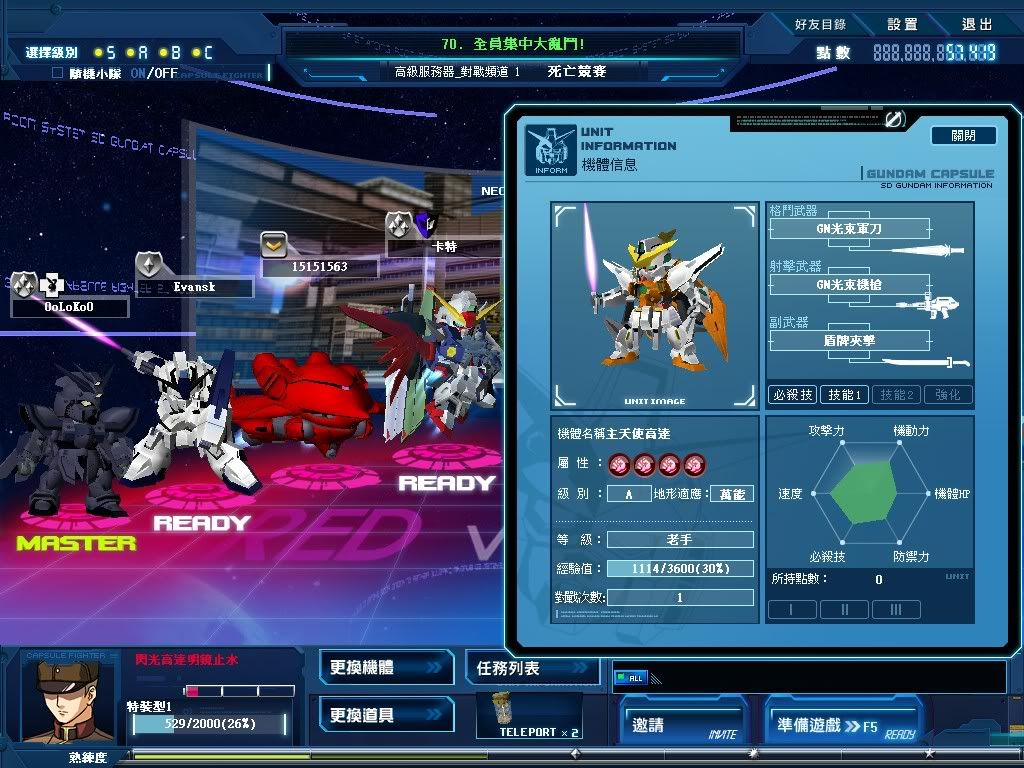Open the 設置 settings menu
This screenshot has height=768, width=1024.
point(901,24)
